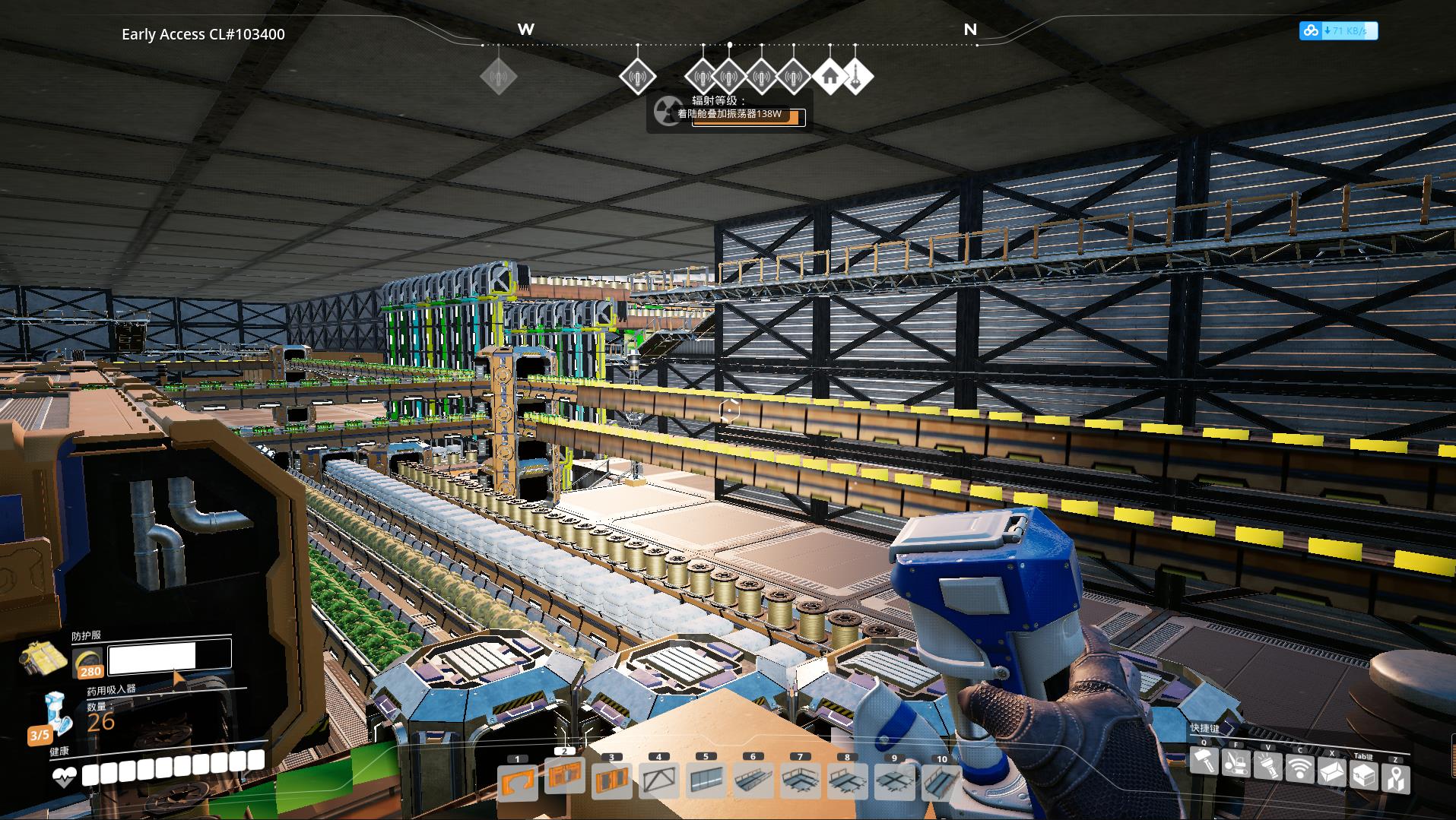
Task: Choose the catwalk ramp in slot 10
Action: (x=941, y=781)
